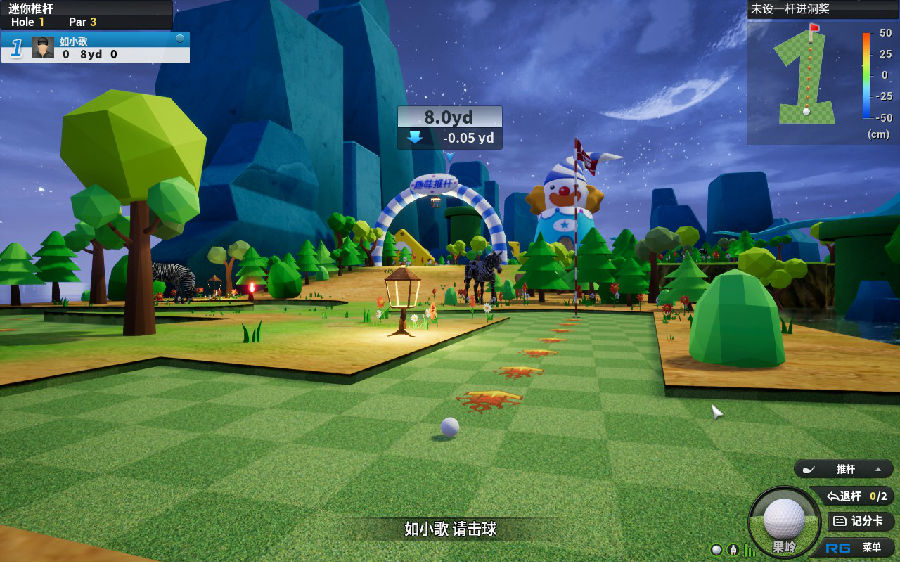Open the 菜单 game menu

858,547
